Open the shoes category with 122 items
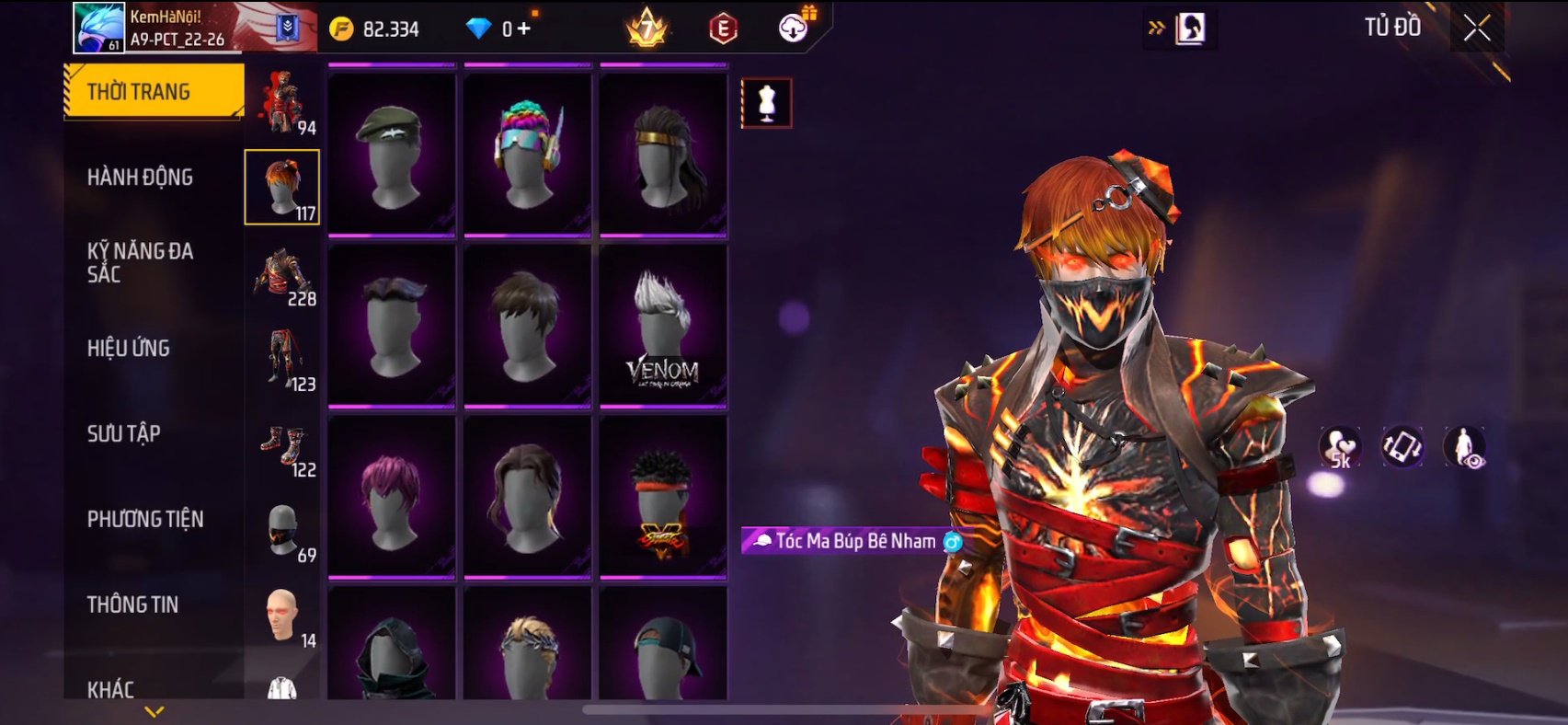 tap(284, 448)
